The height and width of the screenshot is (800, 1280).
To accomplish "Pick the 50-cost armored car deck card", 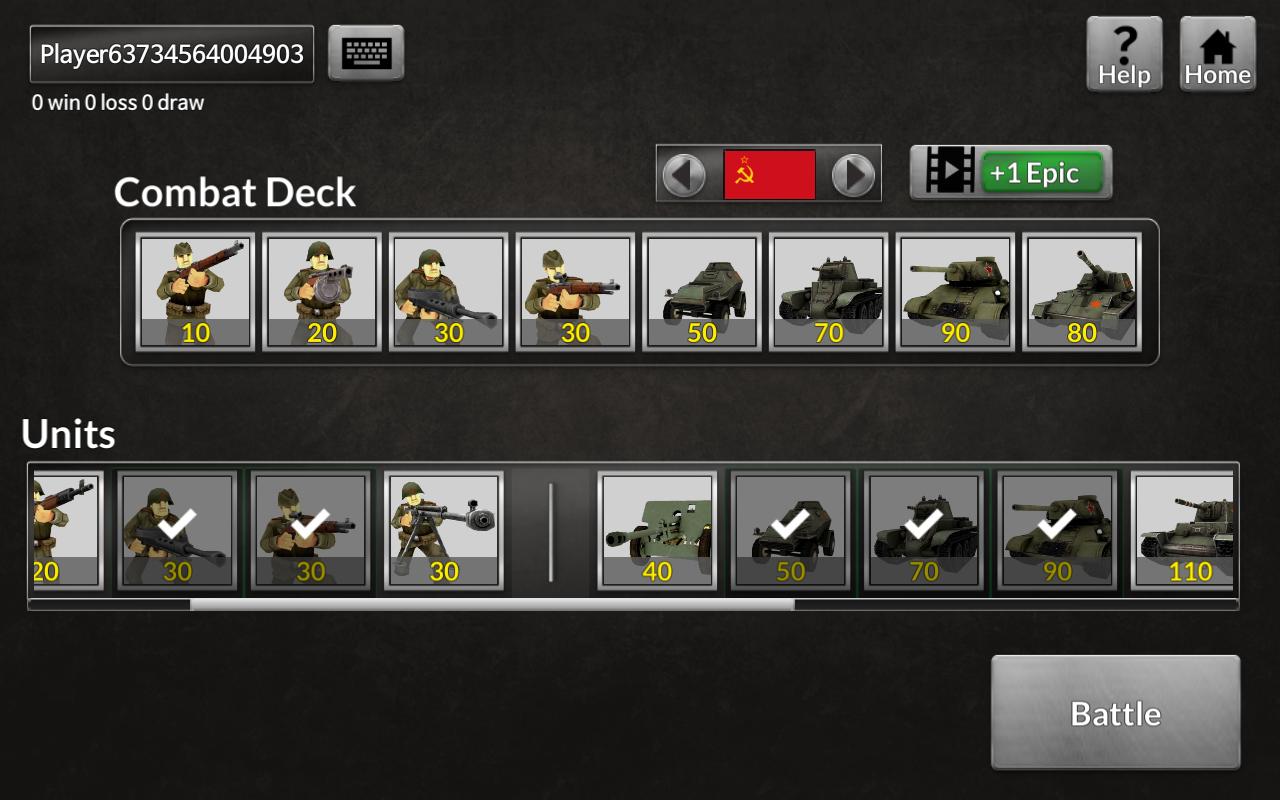I will [702, 292].
